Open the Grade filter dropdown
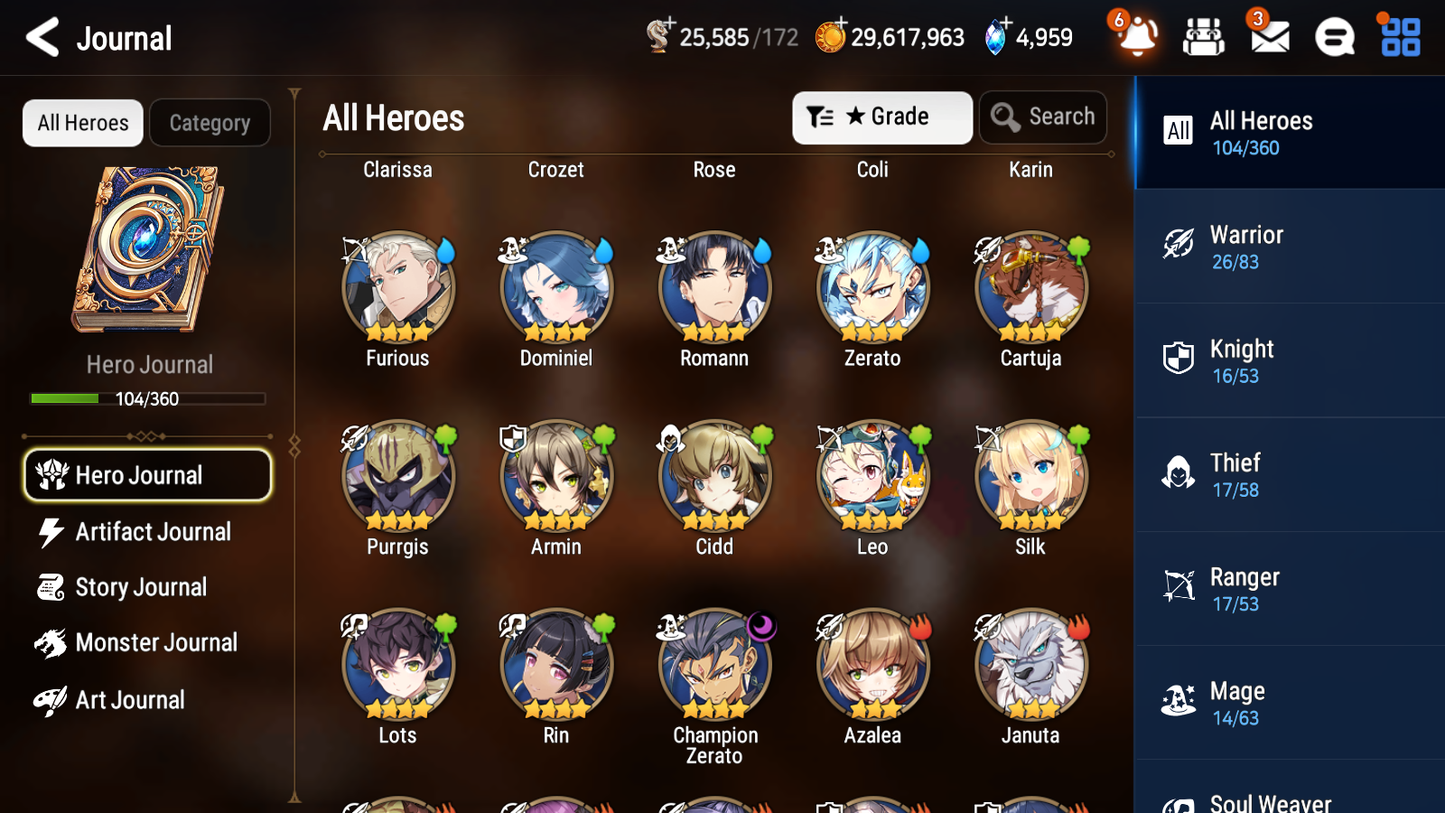Image resolution: width=1445 pixels, height=813 pixels. [881, 117]
